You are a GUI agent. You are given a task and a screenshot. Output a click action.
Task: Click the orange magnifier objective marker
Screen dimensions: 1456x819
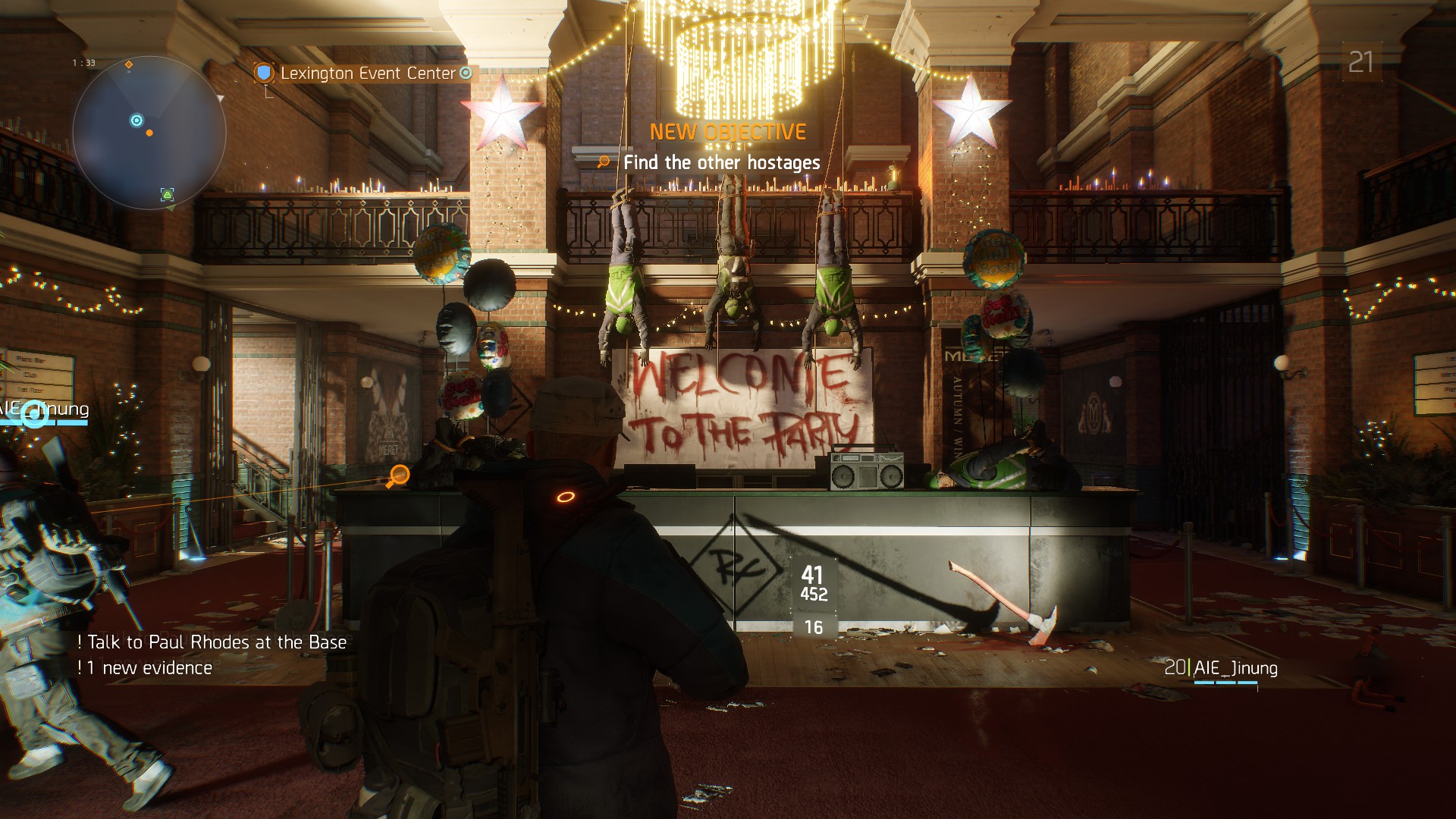(397, 476)
